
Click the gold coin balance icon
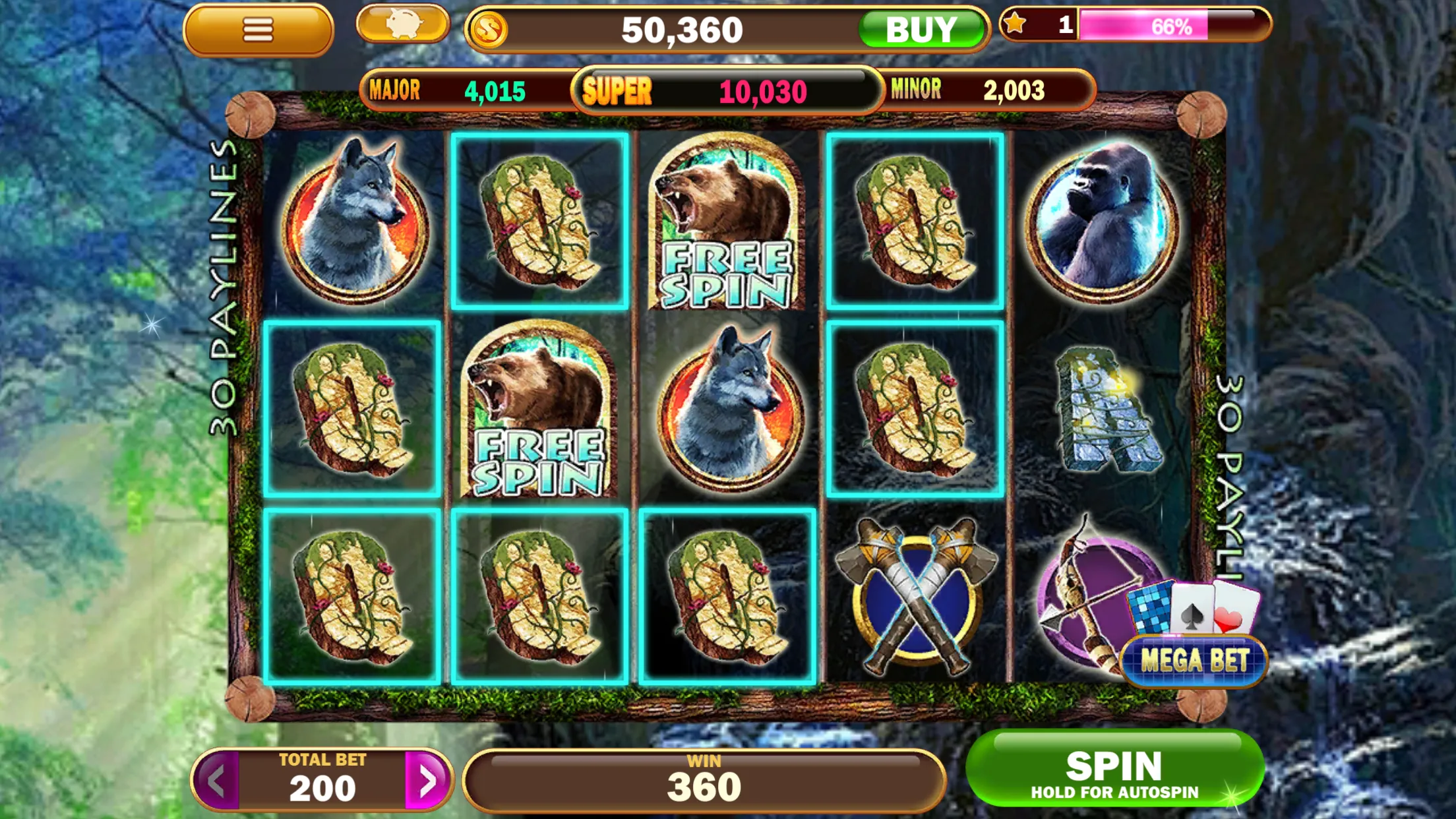[488, 28]
